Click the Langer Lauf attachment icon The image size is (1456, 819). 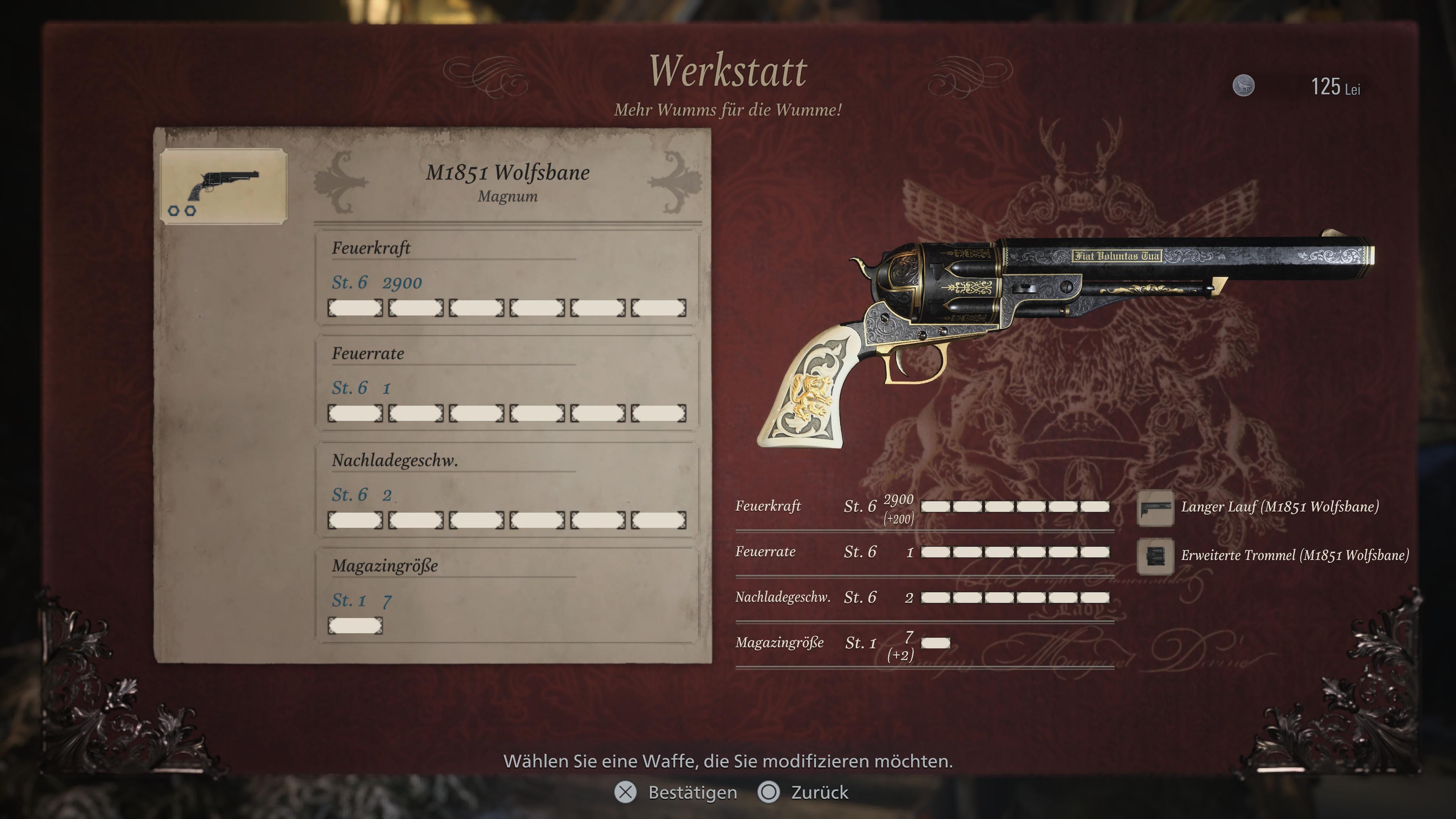tap(1155, 508)
